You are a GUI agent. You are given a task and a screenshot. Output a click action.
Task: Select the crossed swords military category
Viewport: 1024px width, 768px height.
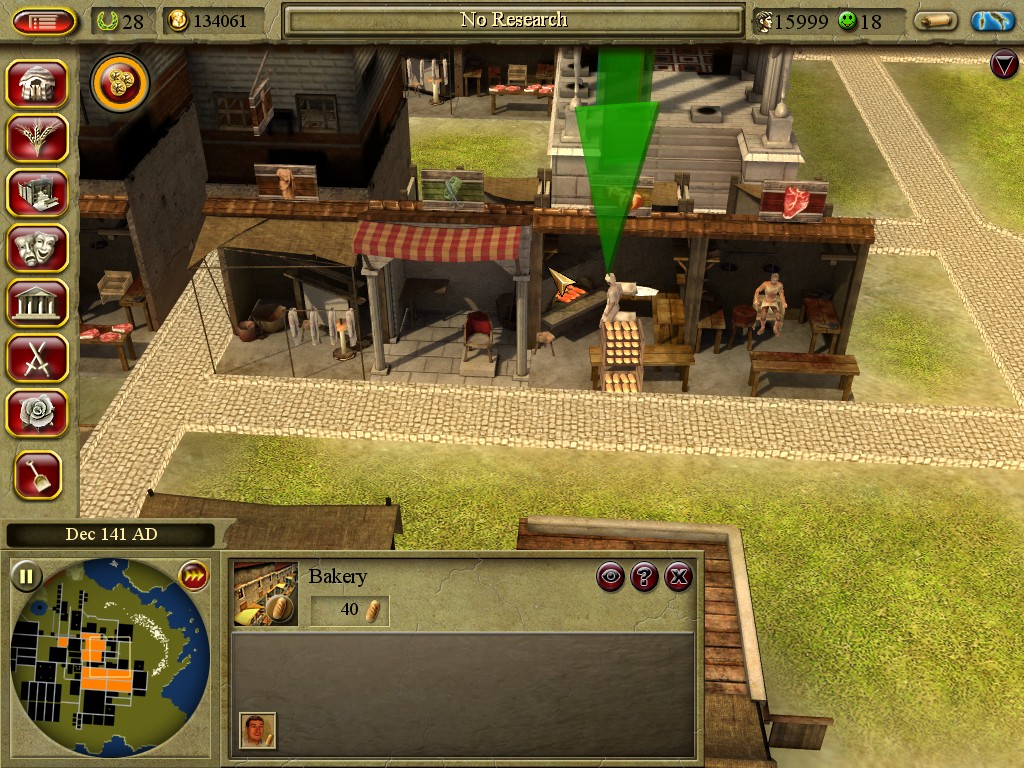[x=37, y=356]
